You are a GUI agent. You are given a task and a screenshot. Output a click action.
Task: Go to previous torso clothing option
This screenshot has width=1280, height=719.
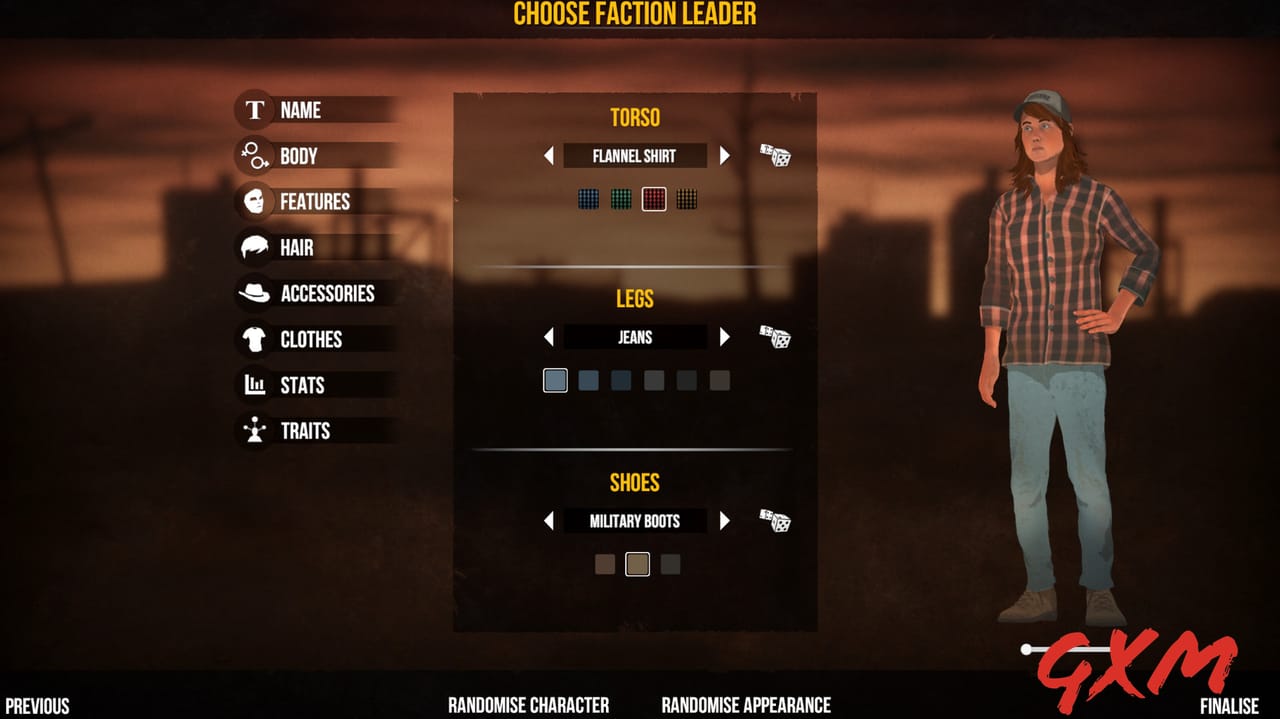[548, 156]
